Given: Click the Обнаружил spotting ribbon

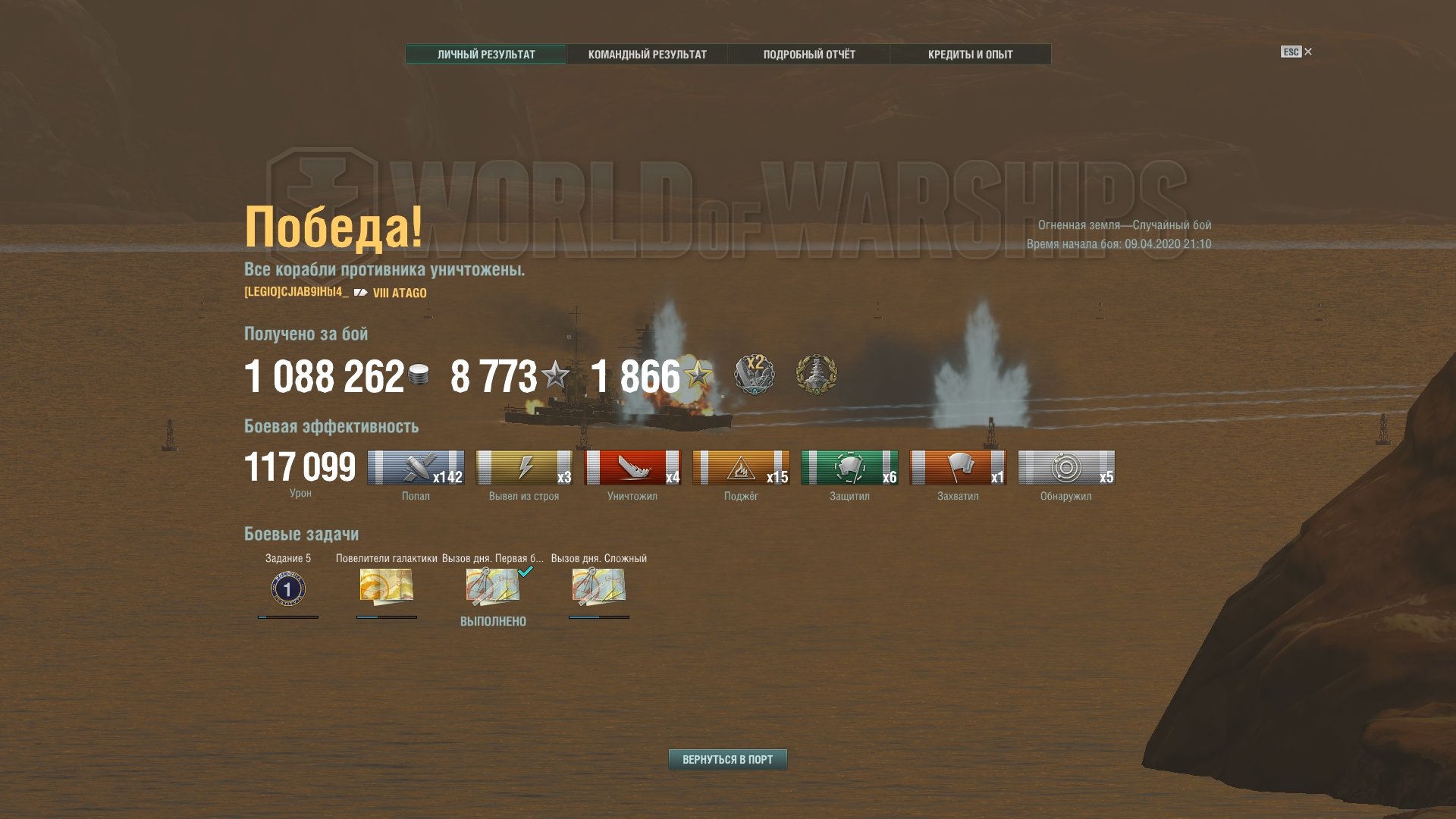Looking at the screenshot, I should tap(1066, 468).
